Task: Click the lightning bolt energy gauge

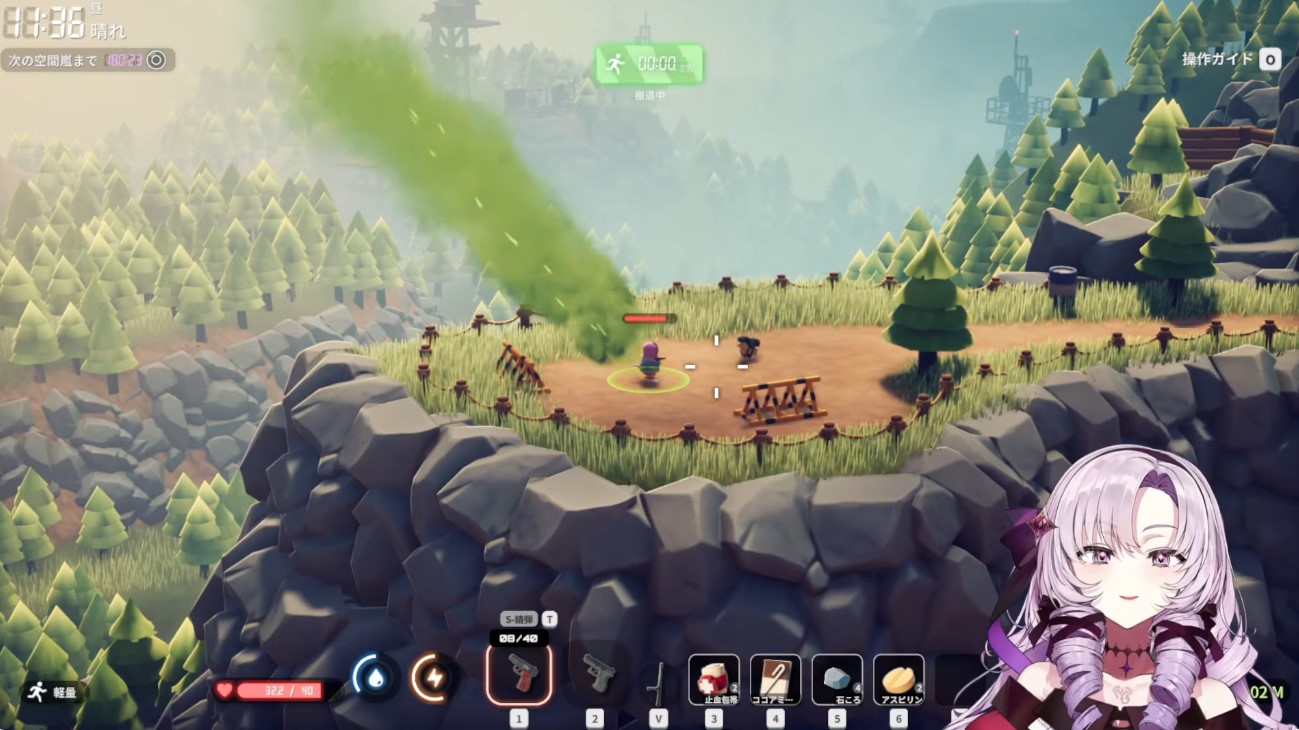Action: tap(434, 678)
